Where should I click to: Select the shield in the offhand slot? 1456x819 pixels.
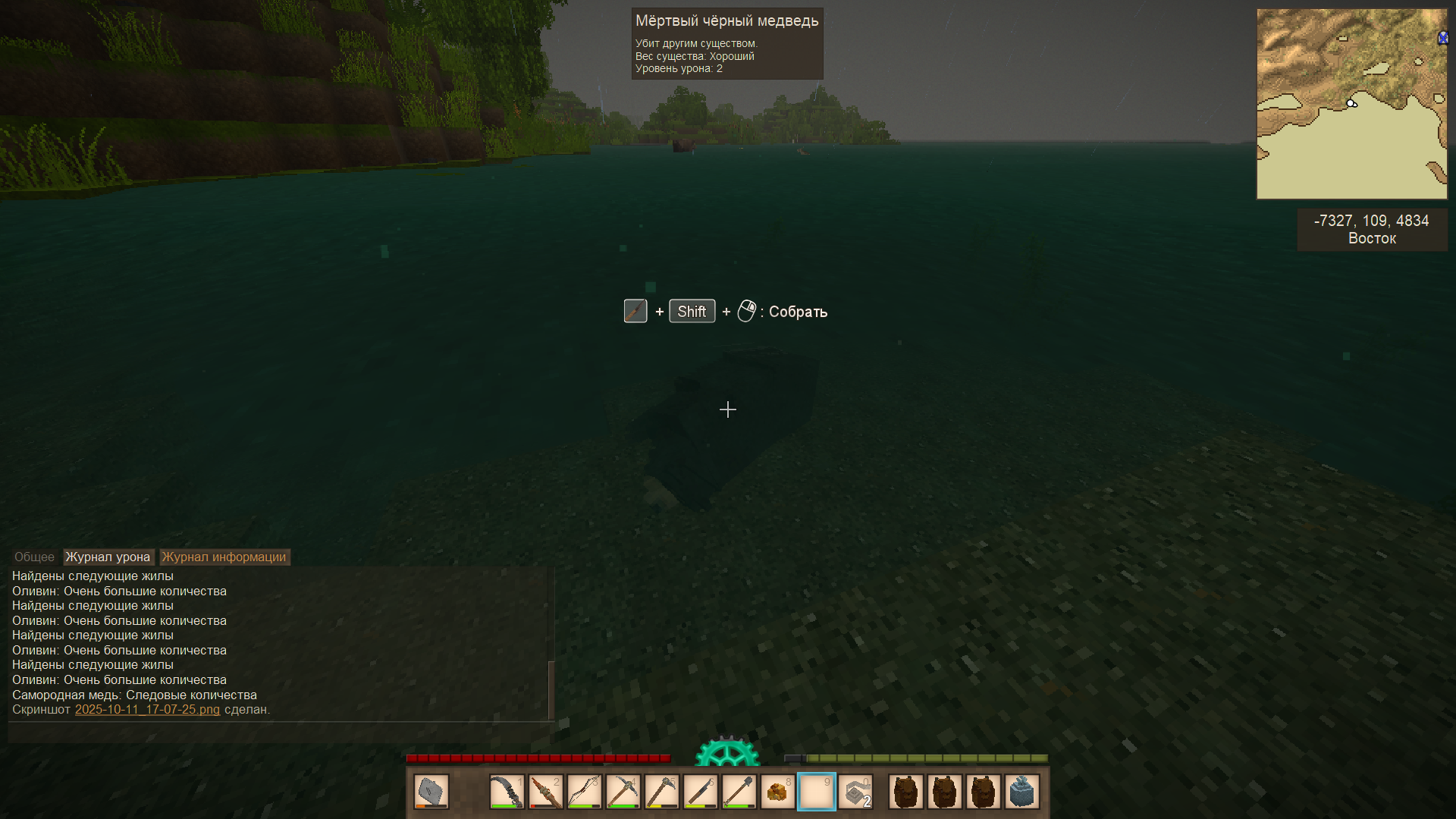pyautogui.click(x=431, y=792)
